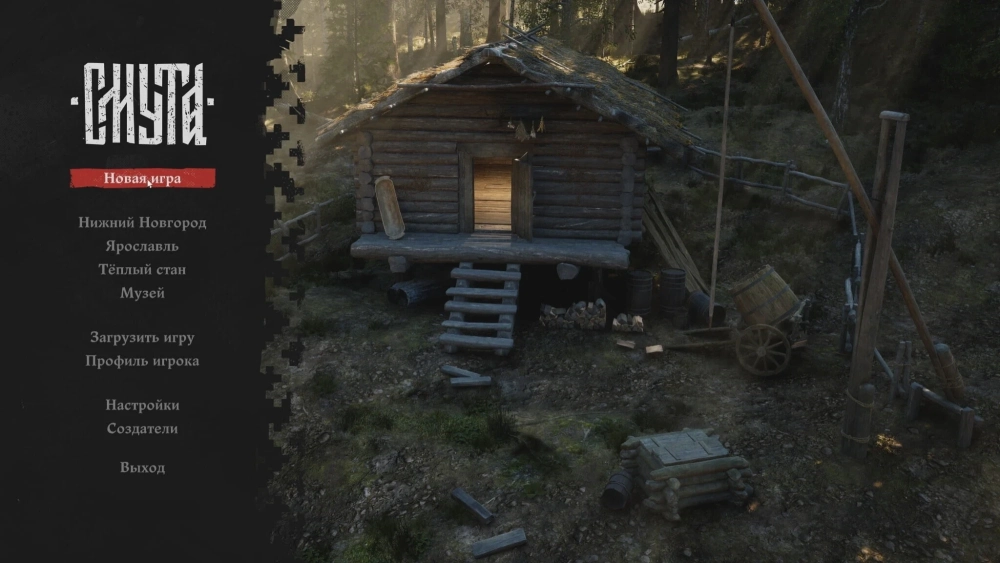This screenshot has height=563, width=1000.
Task: View the Создатели credits
Action: click(x=142, y=429)
